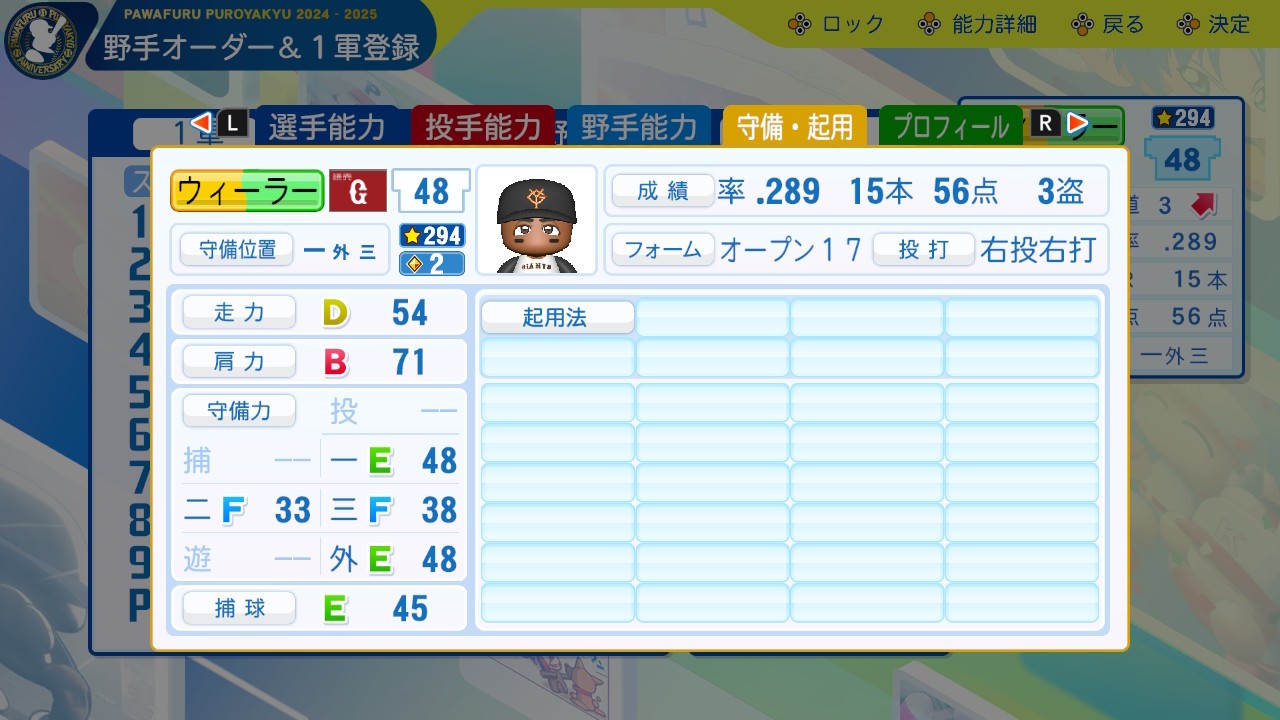This screenshot has height=720, width=1280.
Task: Expand the 起用法 usage section
Action: (557, 316)
